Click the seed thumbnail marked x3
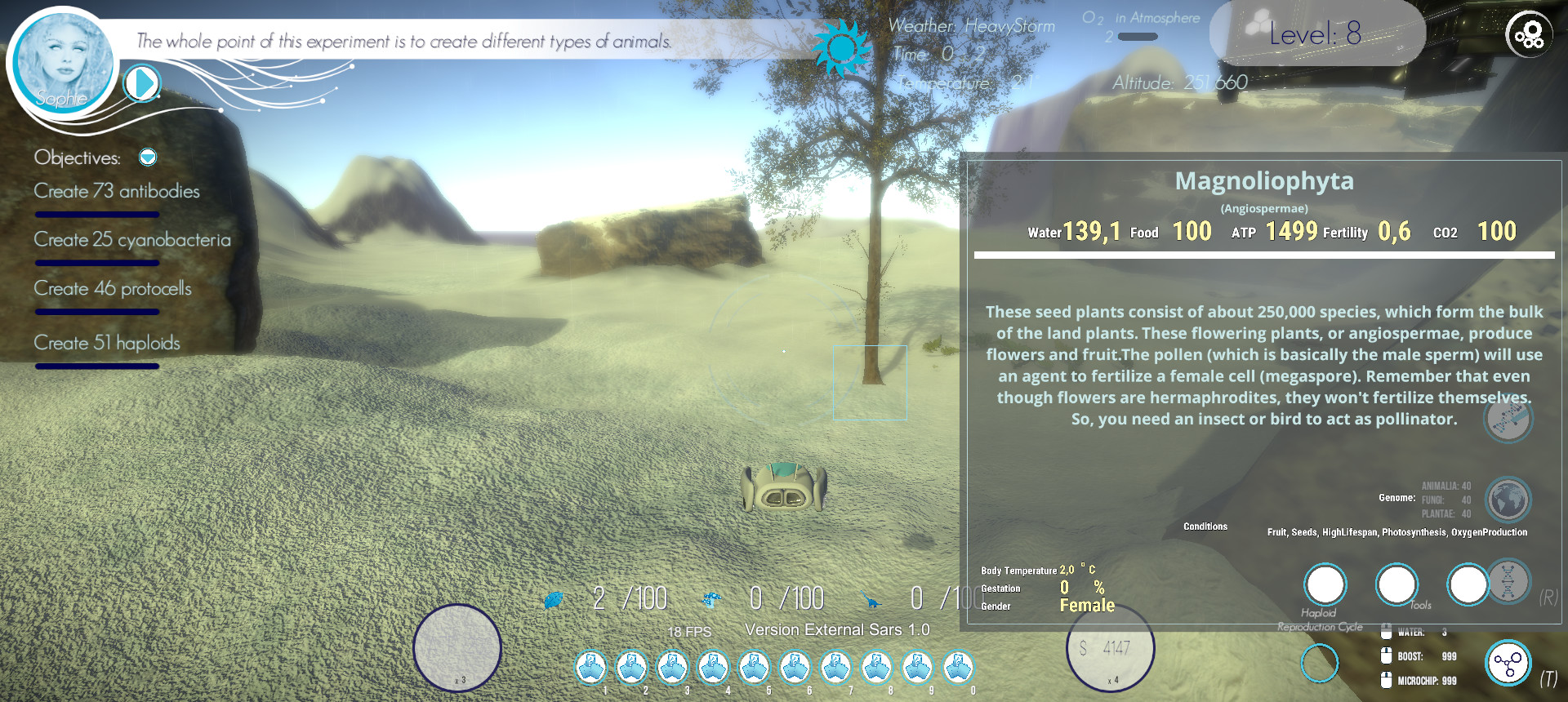 tap(459, 646)
